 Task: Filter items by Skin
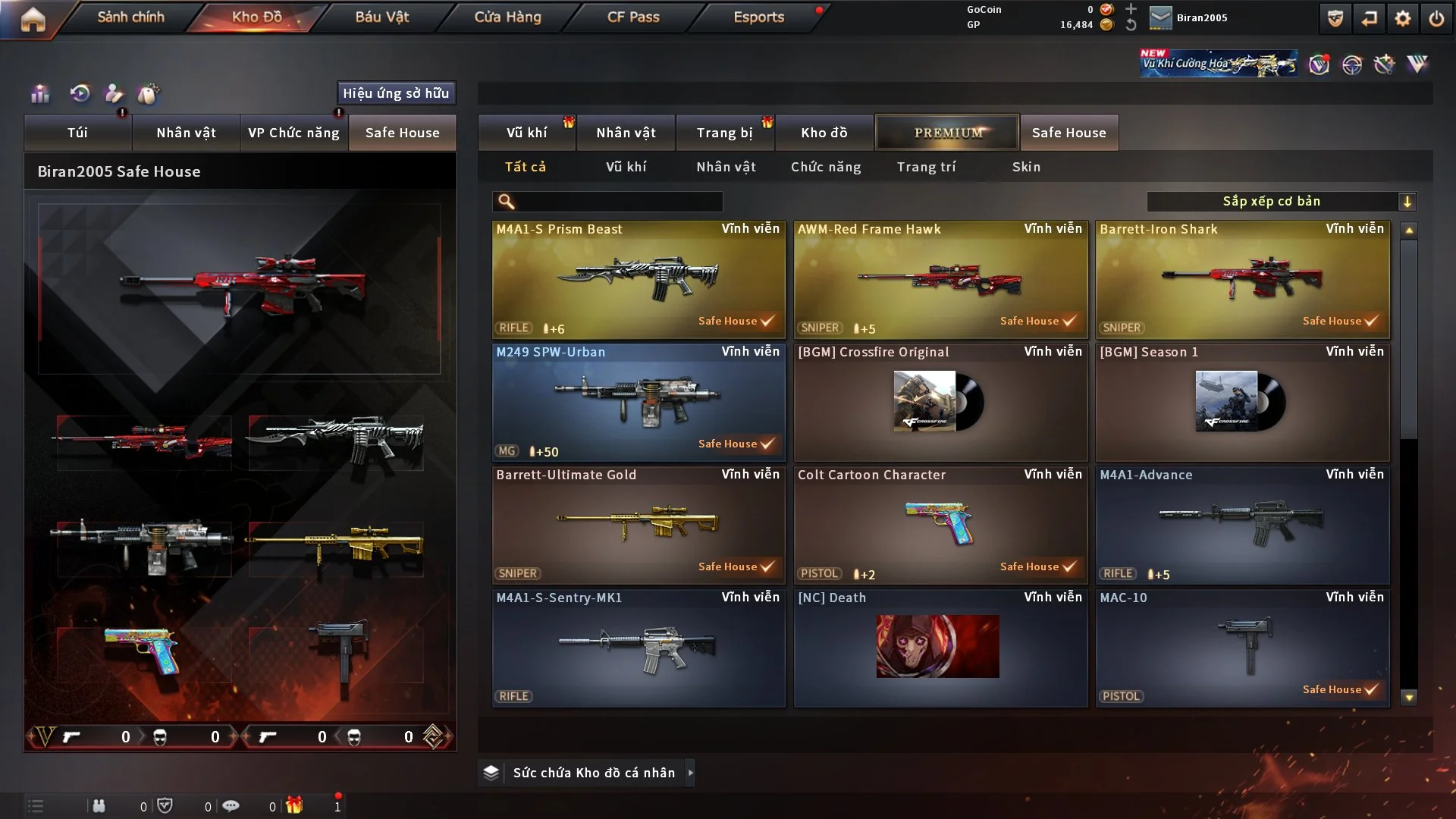click(1026, 167)
